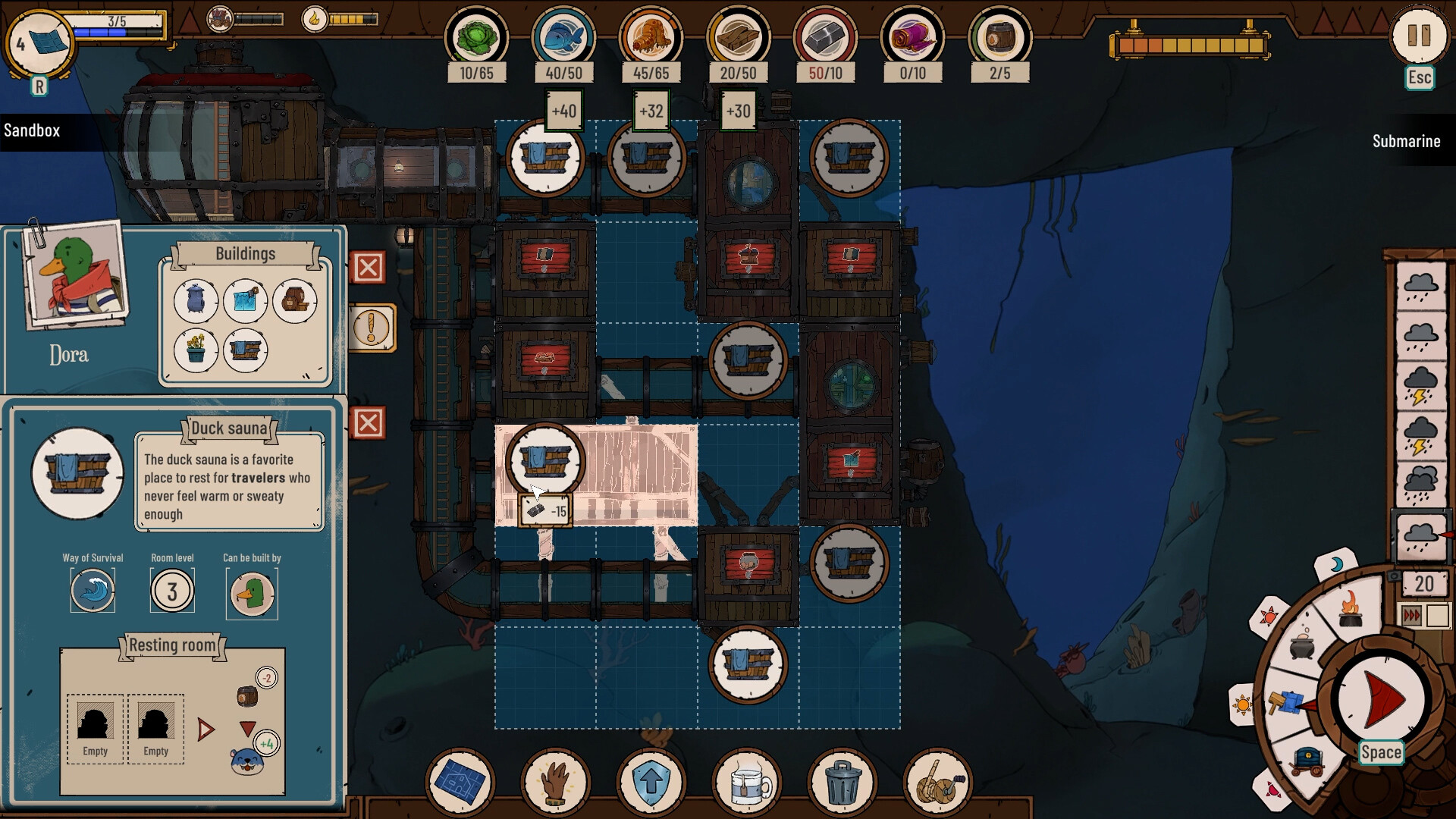
Task: Close Dora's character panel
Action: coord(369,268)
